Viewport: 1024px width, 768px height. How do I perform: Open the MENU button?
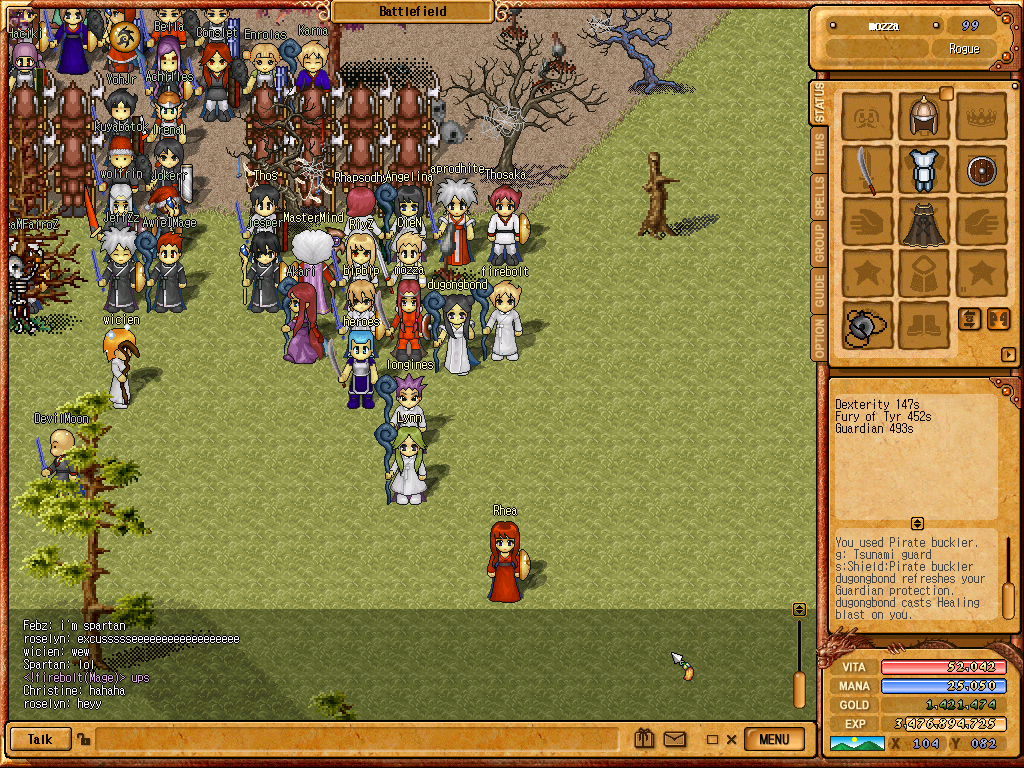775,740
